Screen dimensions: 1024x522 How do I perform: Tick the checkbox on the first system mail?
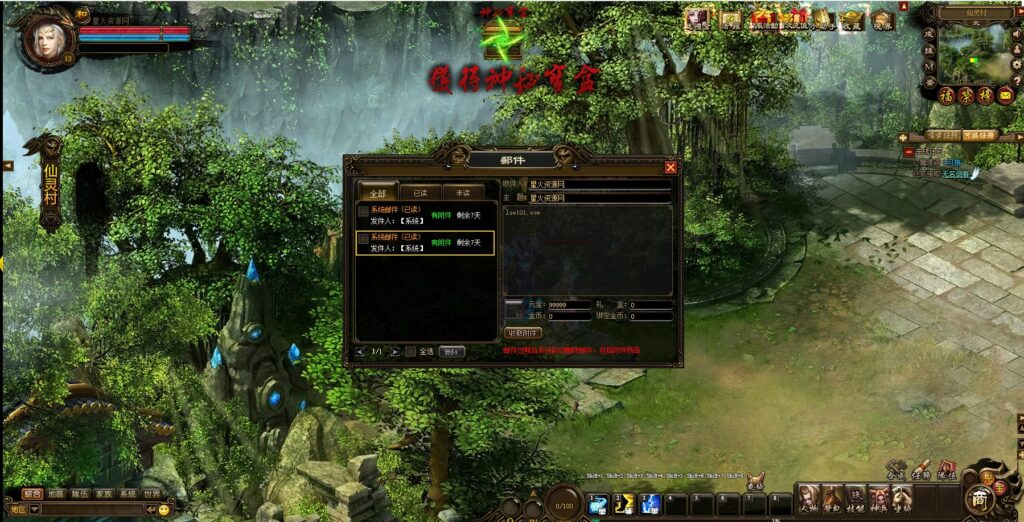363,212
